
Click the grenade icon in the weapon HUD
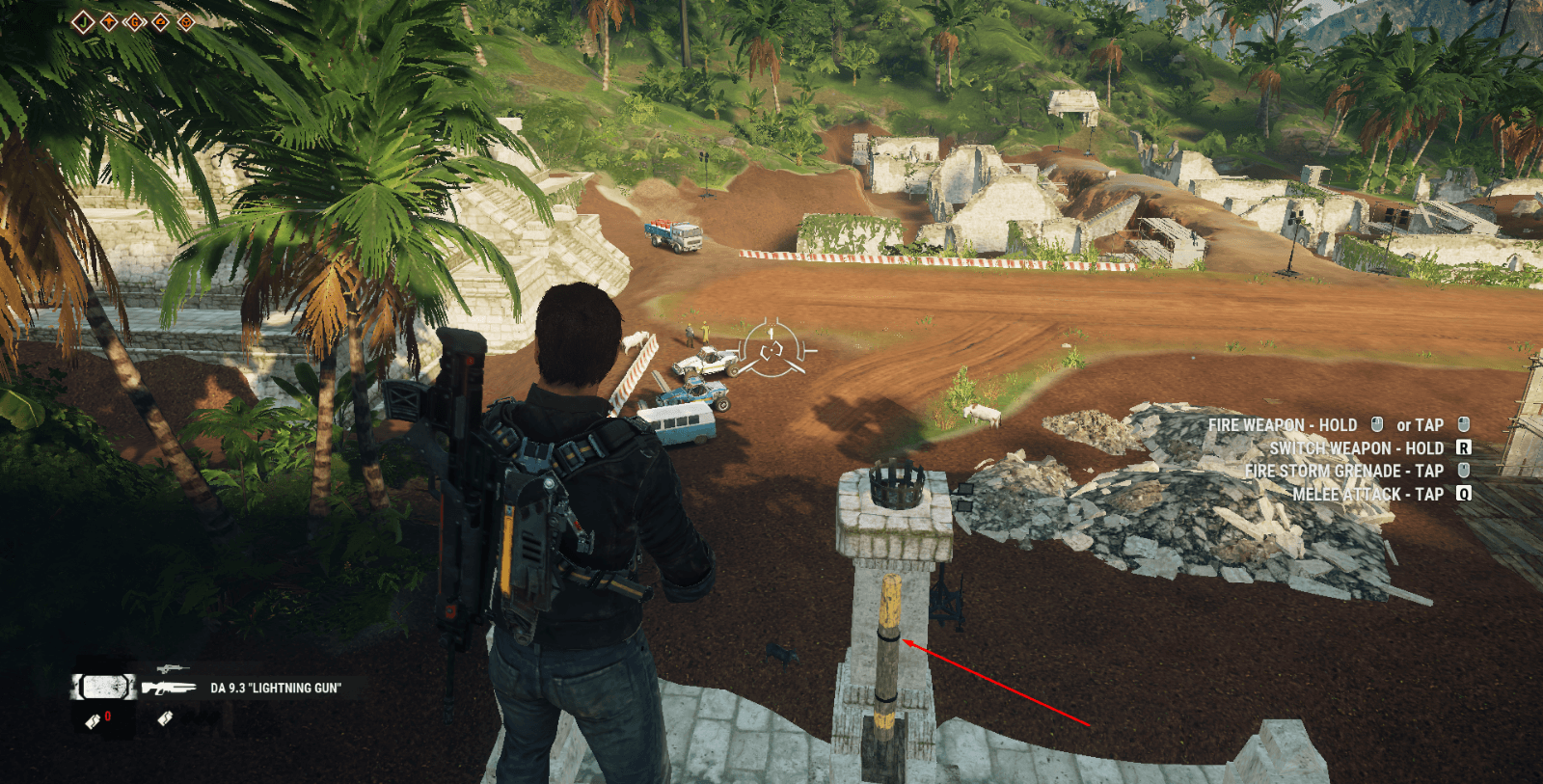pyautogui.click(x=164, y=718)
